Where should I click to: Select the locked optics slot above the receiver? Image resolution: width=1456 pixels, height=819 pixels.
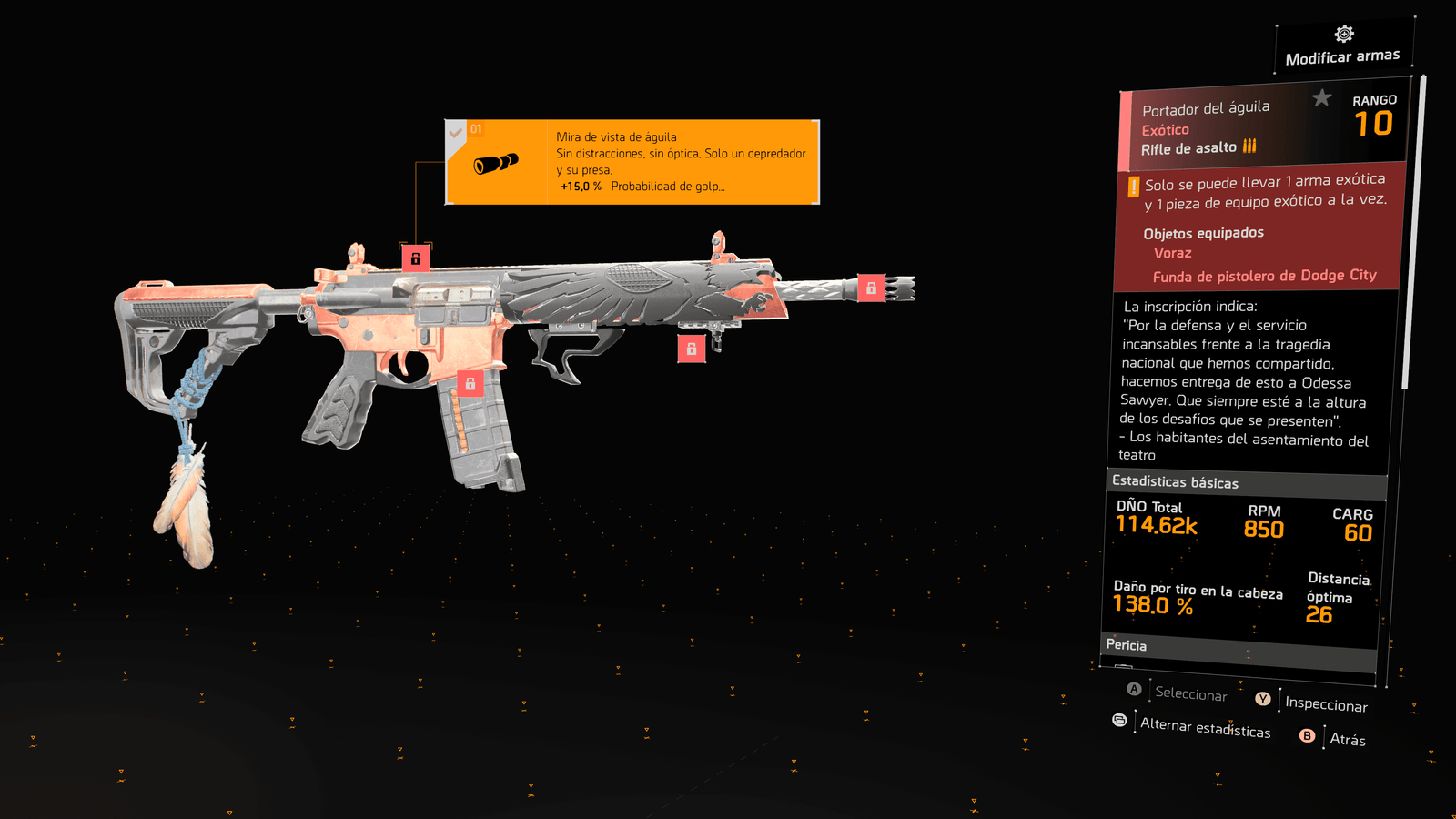[416, 258]
